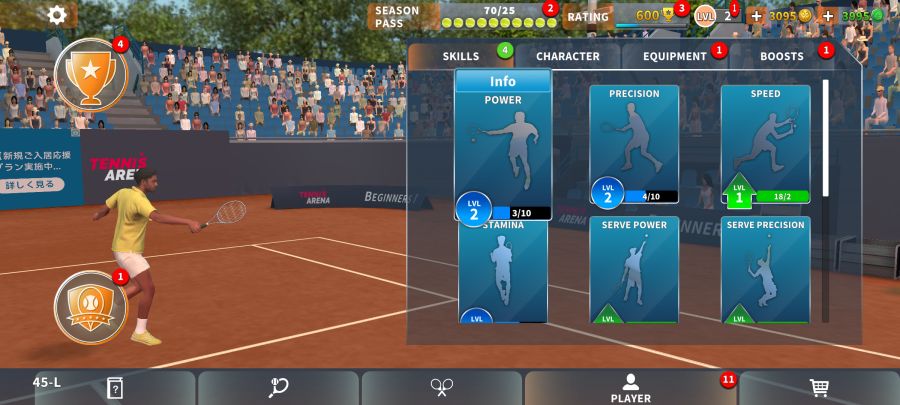Viewport: 900px width, 405px height.
Task: Open the settings gear menu
Action: click(x=57, y=15)
